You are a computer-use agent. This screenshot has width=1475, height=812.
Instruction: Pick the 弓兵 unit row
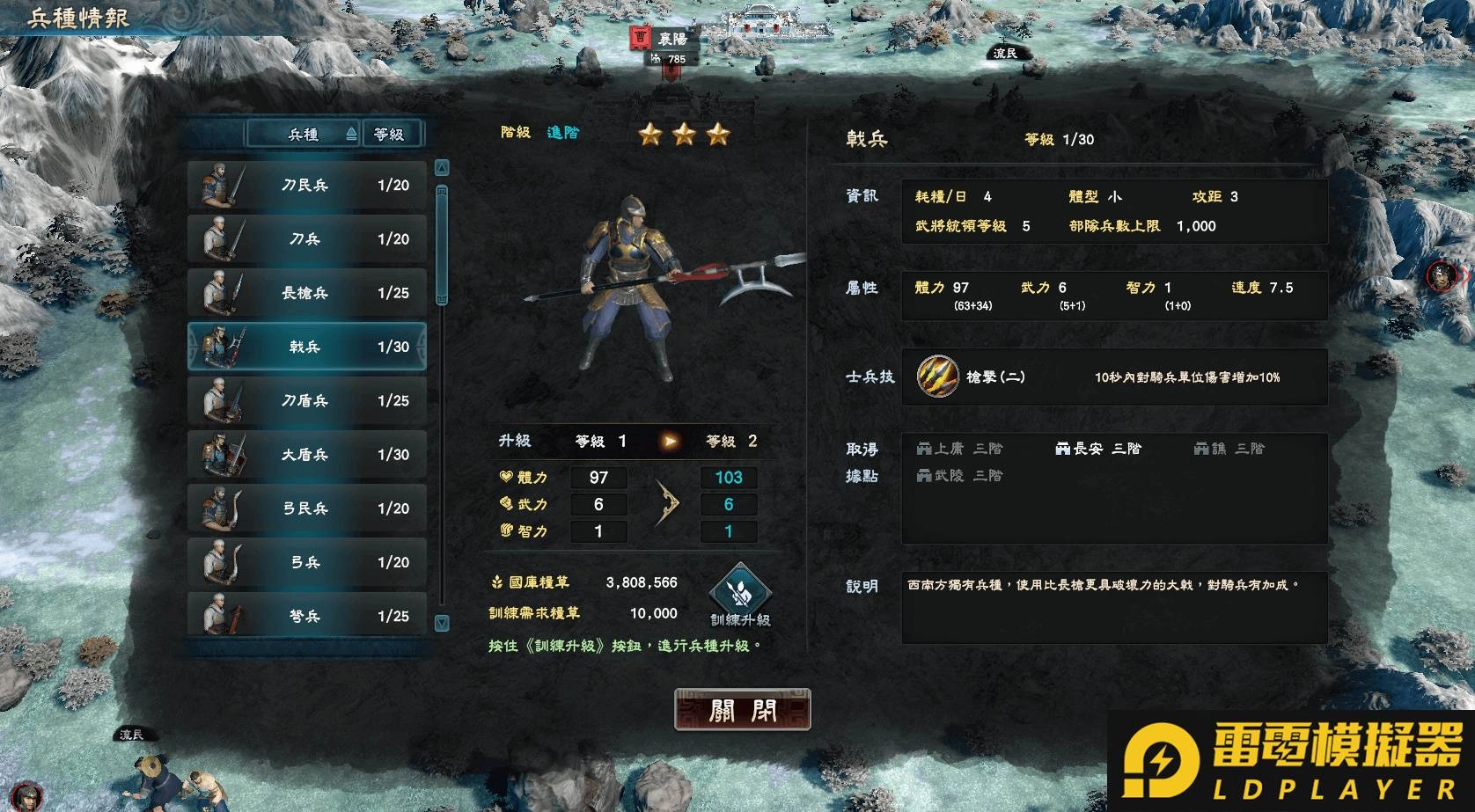pyautogui.click(x=306, y=562)
